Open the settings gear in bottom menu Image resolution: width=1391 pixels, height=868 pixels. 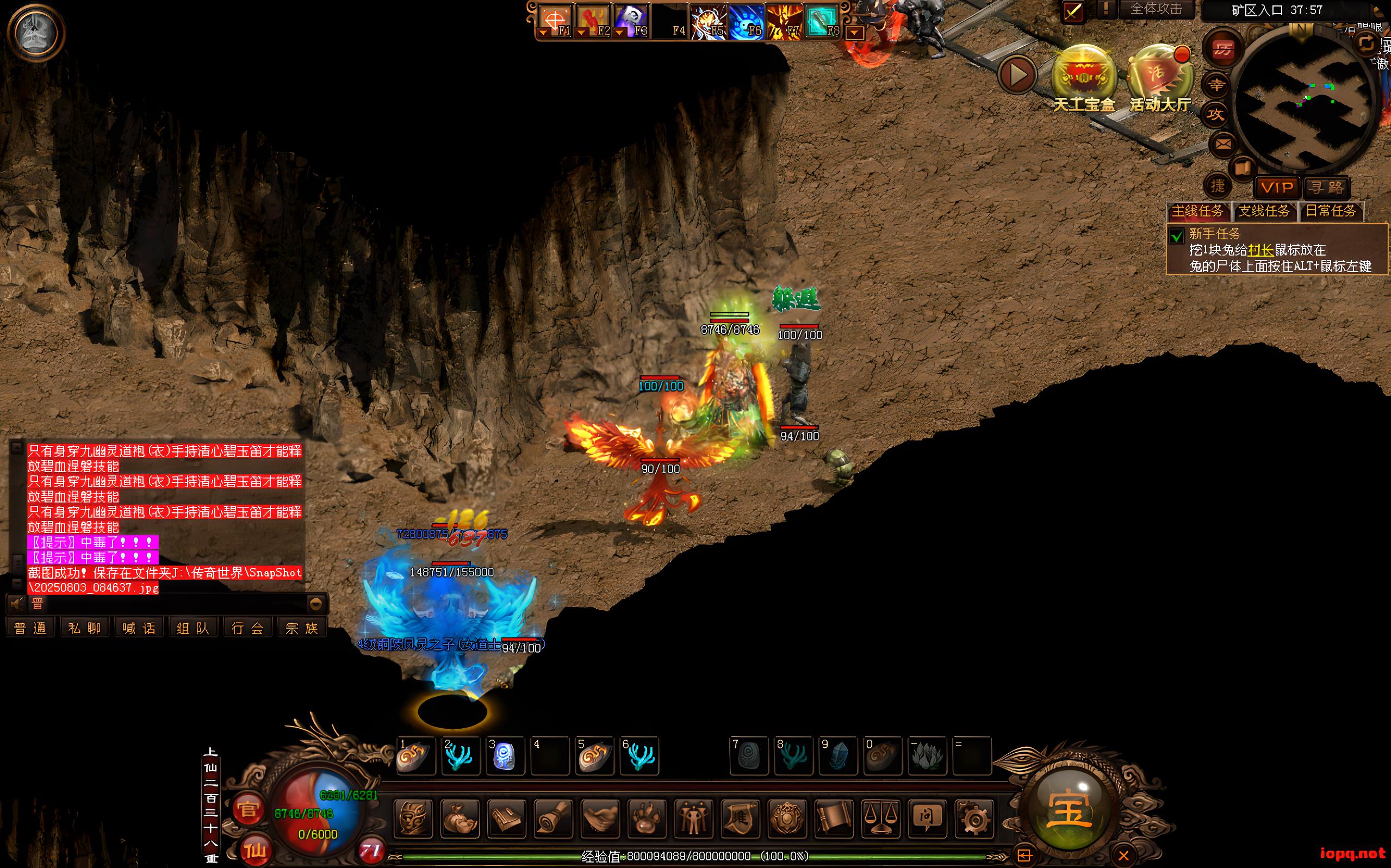(x=974, y=817)
